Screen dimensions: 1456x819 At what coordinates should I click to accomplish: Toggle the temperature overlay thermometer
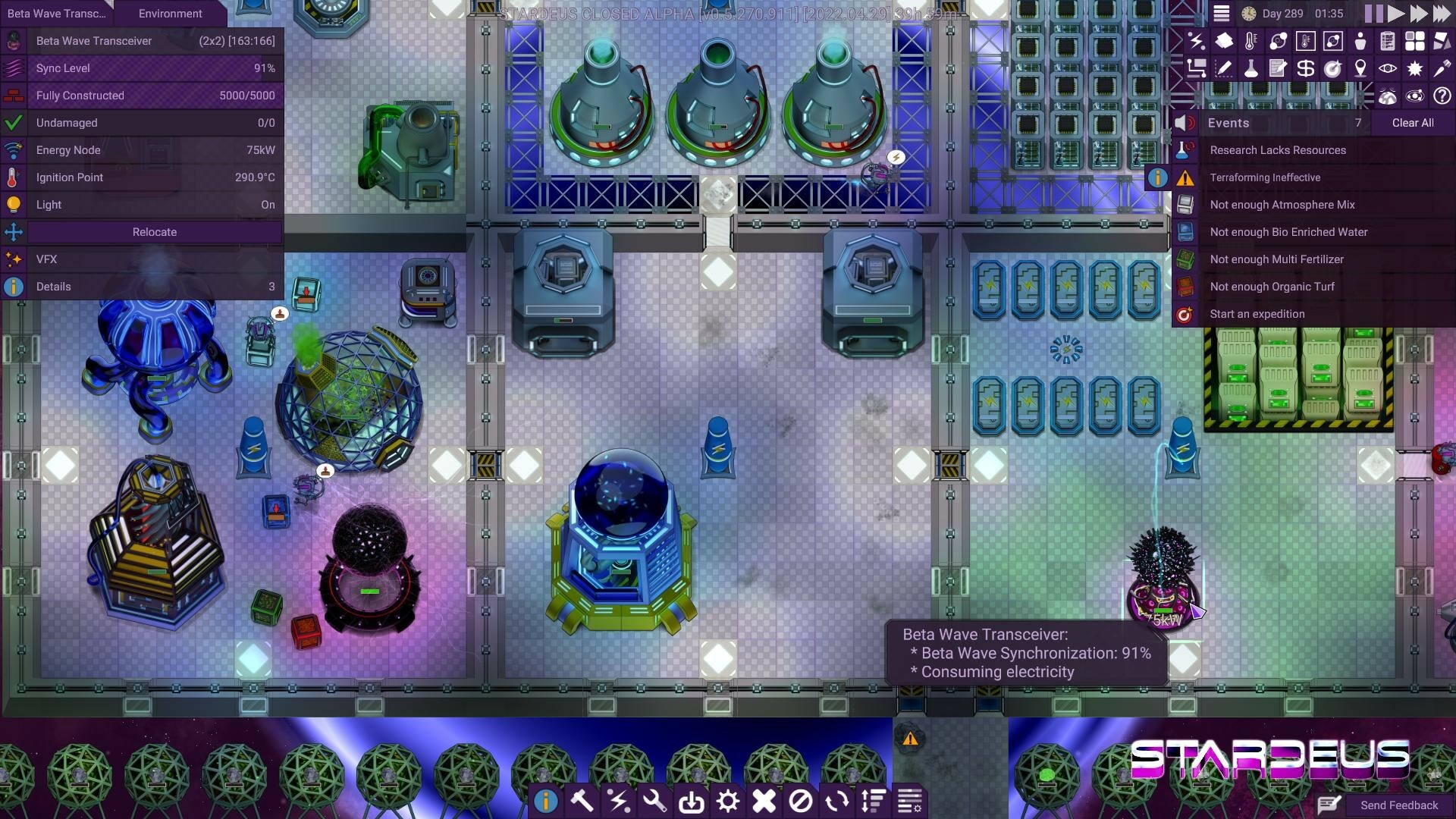[x=1250, y=41]
